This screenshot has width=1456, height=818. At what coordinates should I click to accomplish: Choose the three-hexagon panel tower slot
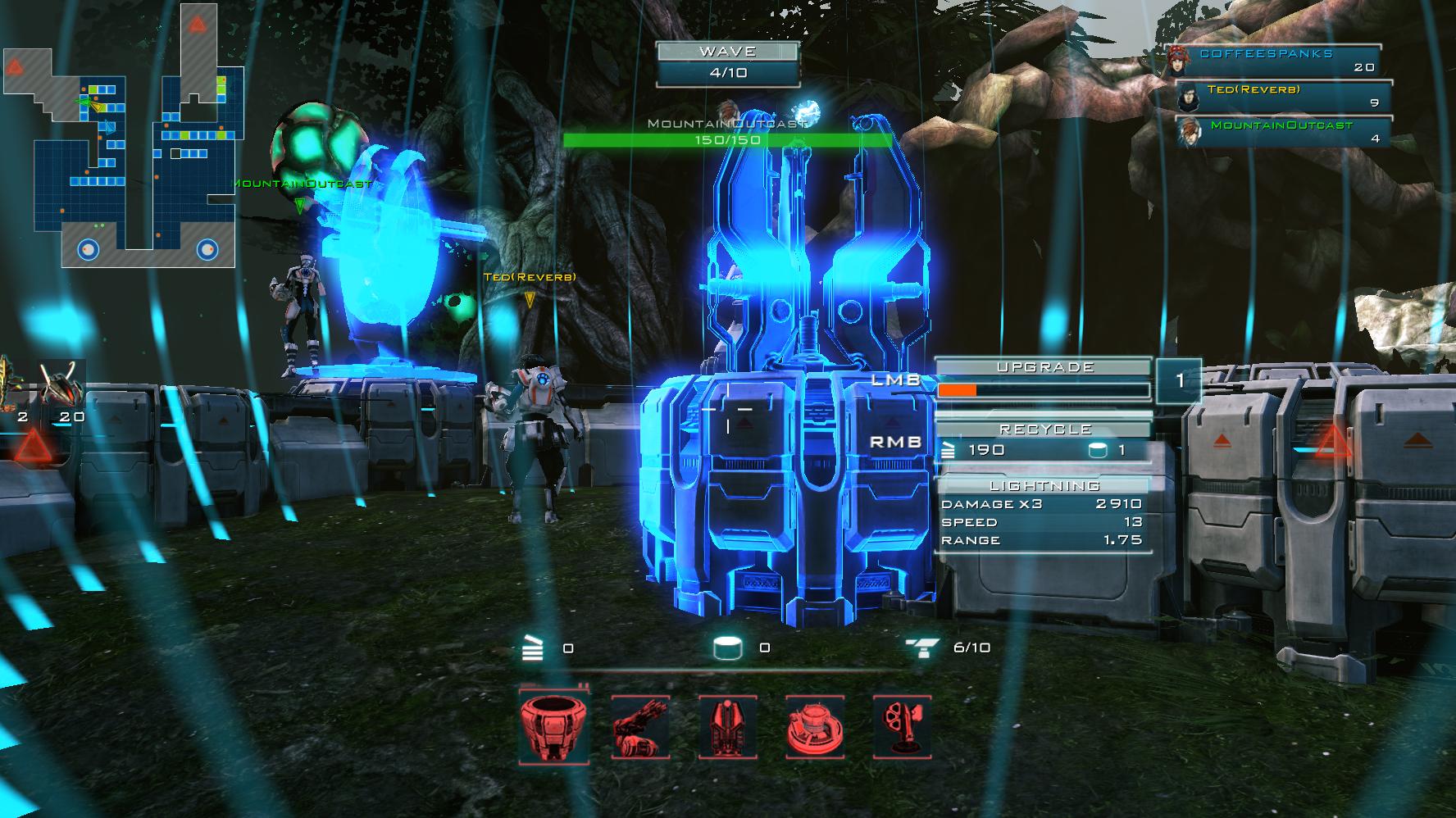[902, 727]
